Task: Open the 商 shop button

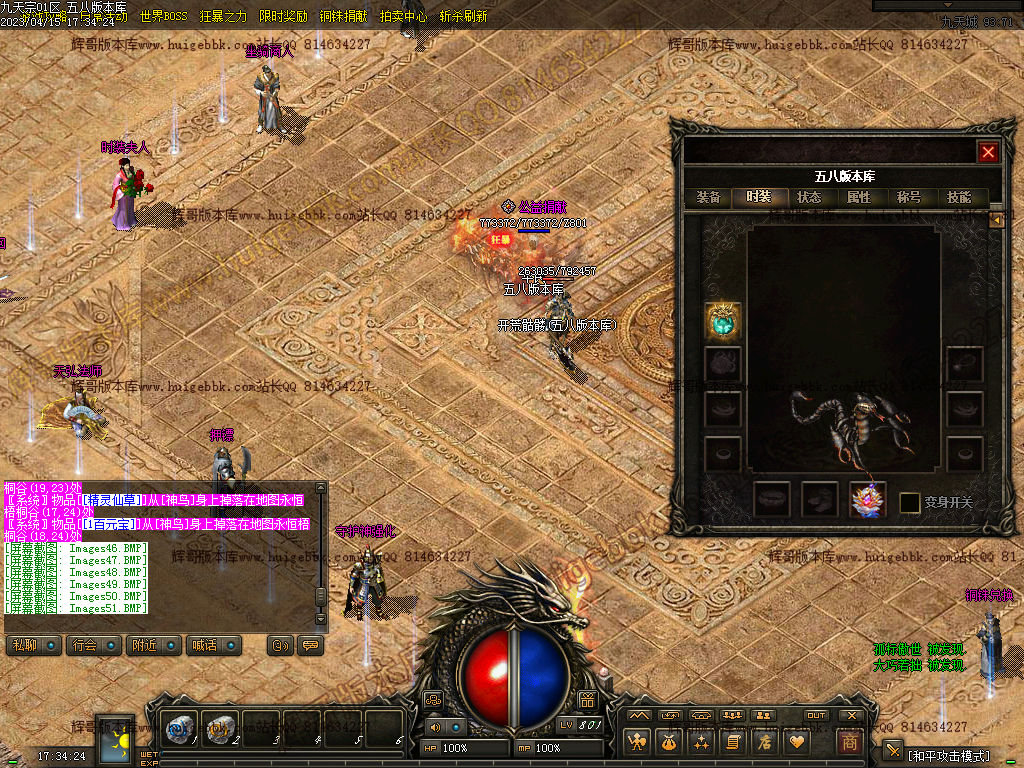Action: tap(849, 743)
